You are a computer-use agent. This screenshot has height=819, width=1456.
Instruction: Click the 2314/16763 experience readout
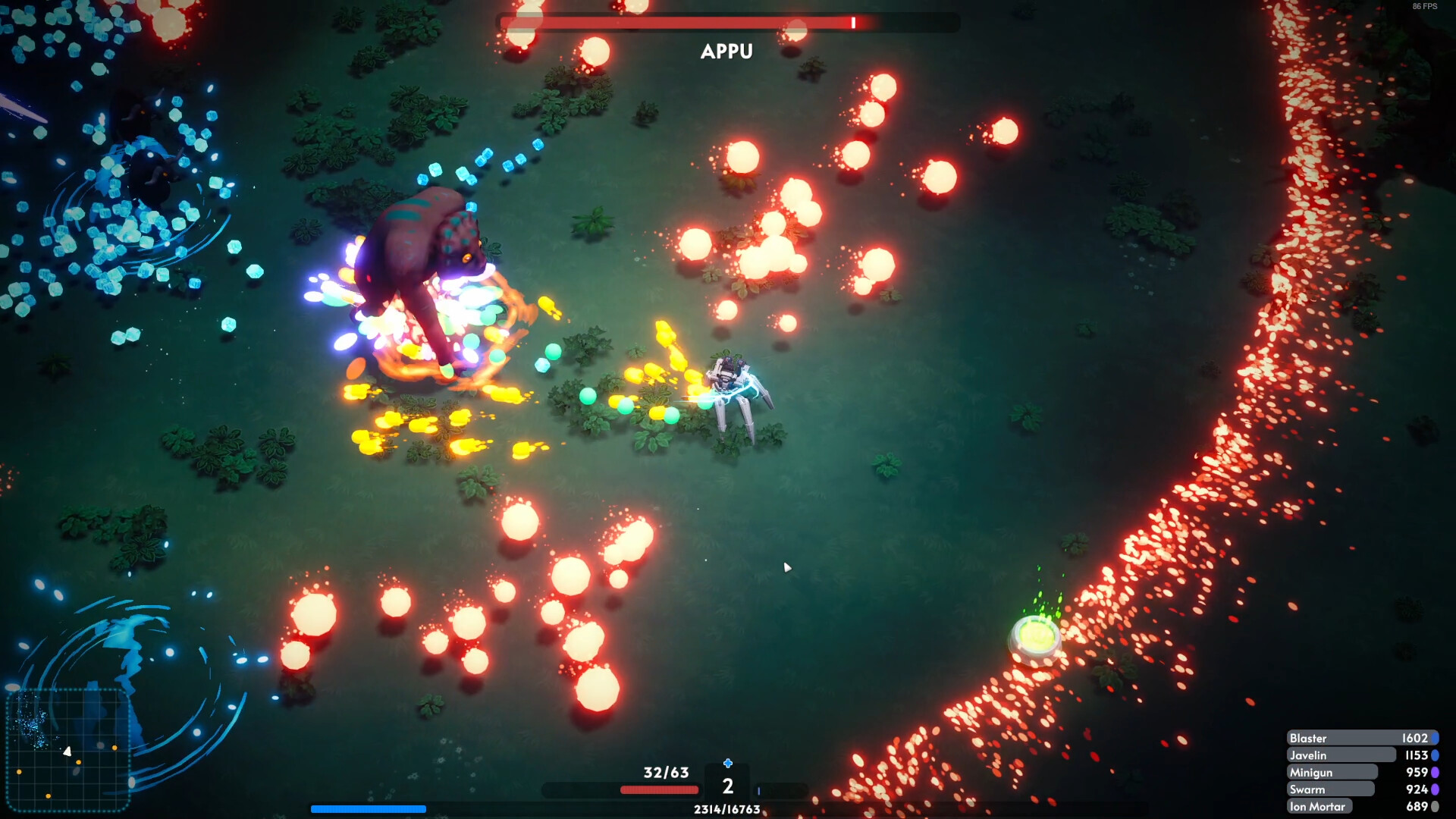(x=727, y=808)
